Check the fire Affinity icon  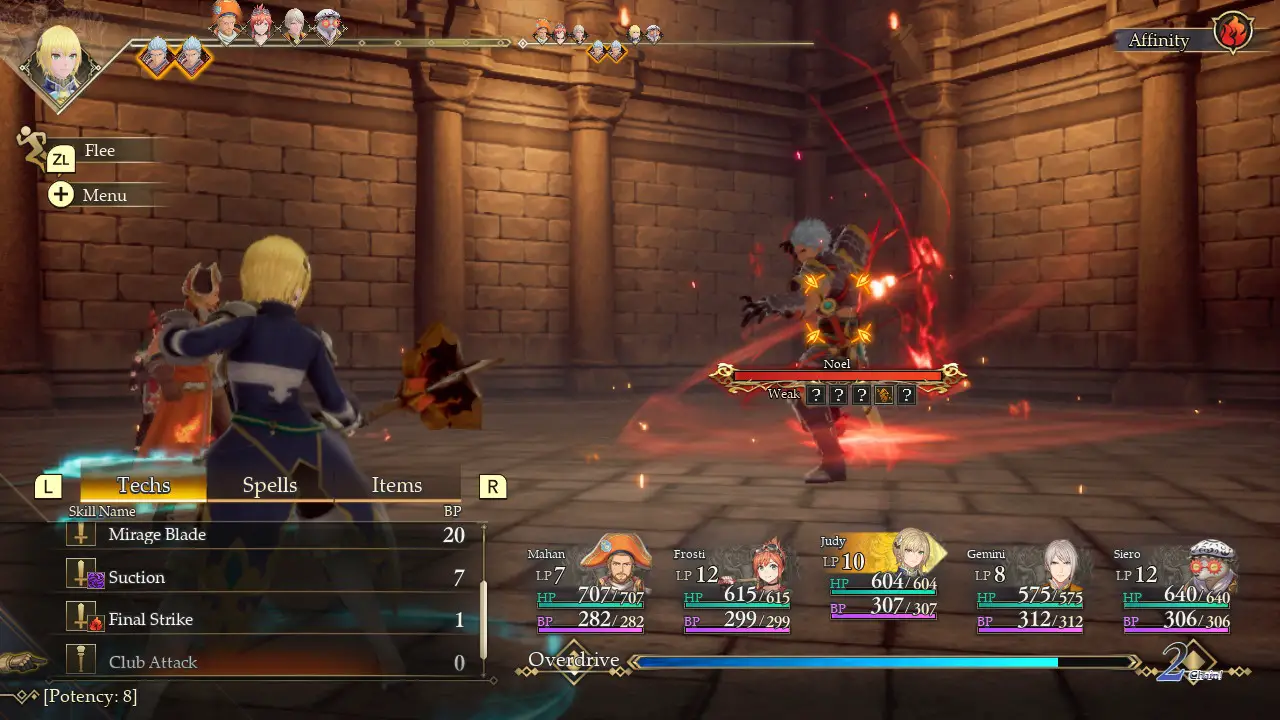1233,32
